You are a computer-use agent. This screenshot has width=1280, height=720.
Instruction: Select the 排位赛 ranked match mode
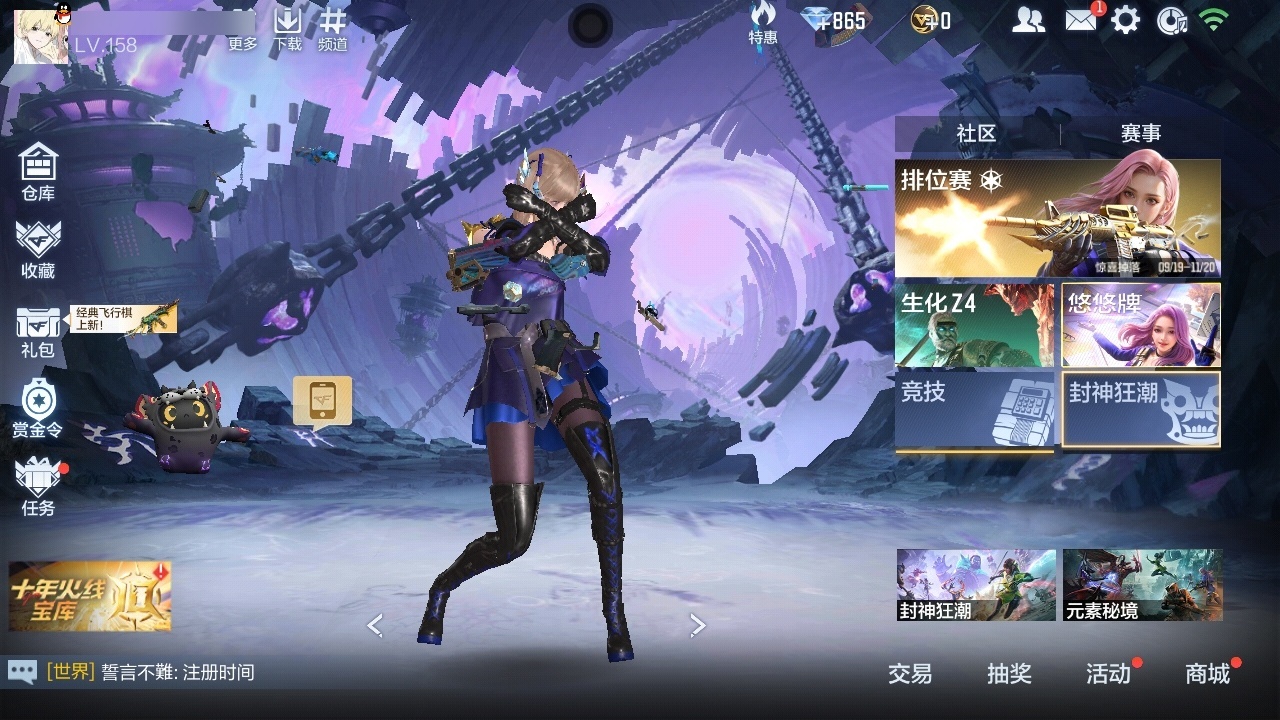(x=1057, y=218)
